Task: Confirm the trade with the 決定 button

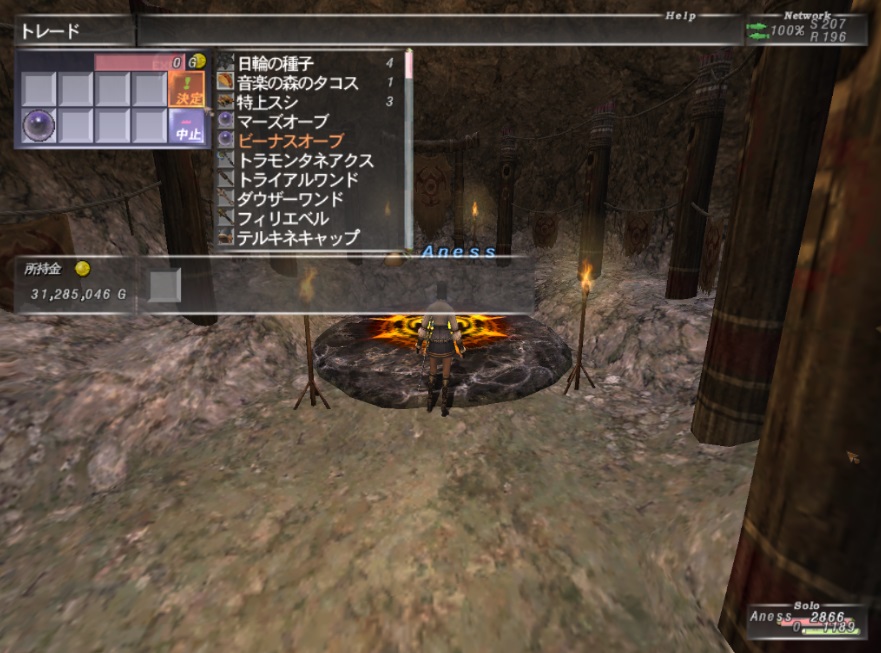Action: tap(186, 90)
